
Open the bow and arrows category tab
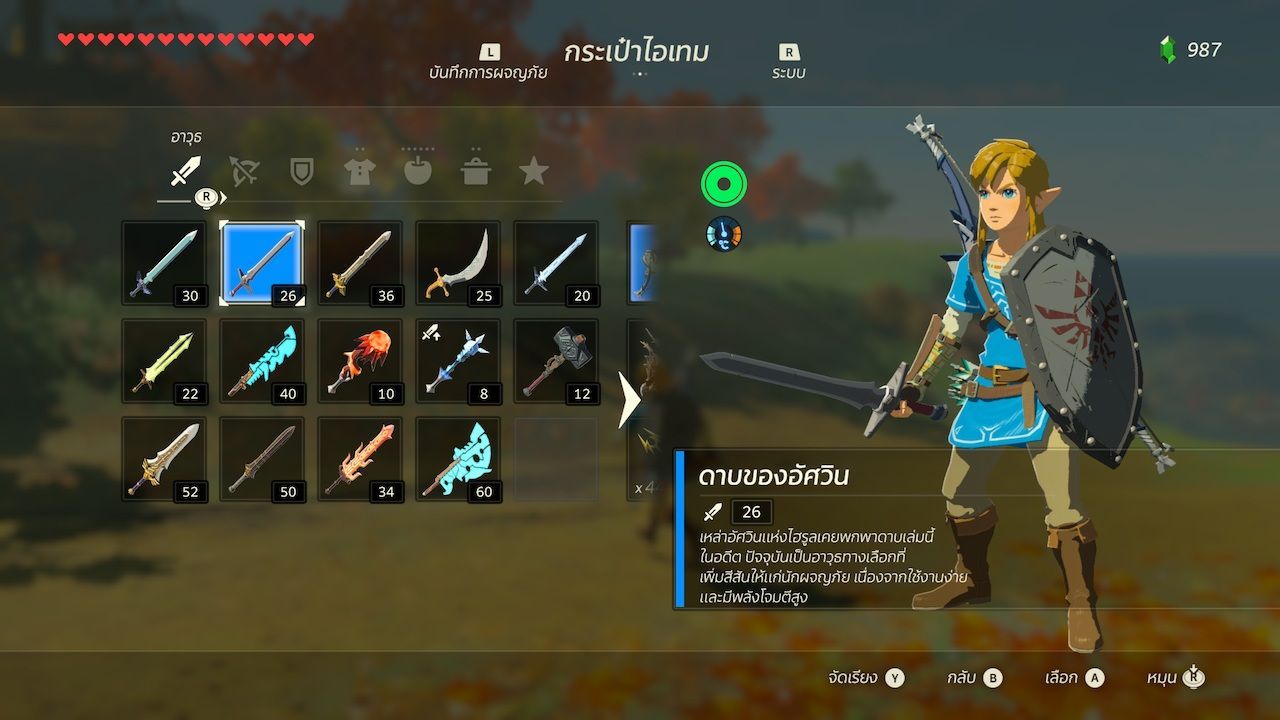(x=243, y=170)
